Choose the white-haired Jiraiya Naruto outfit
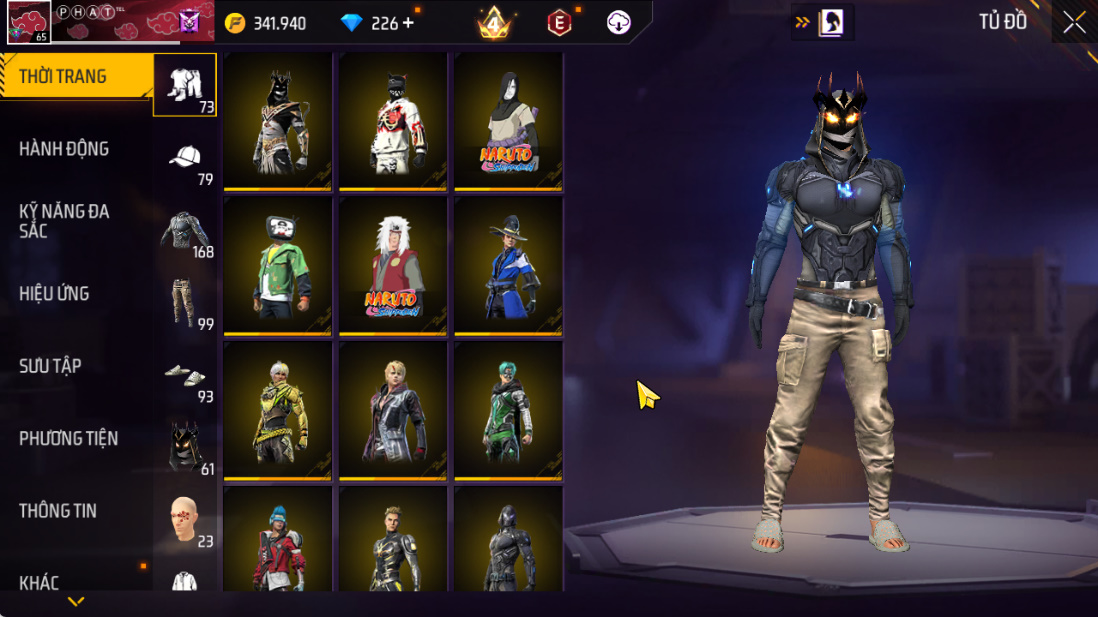The height and width of the screenshot is (617, 1098). [x=393, y=264]
